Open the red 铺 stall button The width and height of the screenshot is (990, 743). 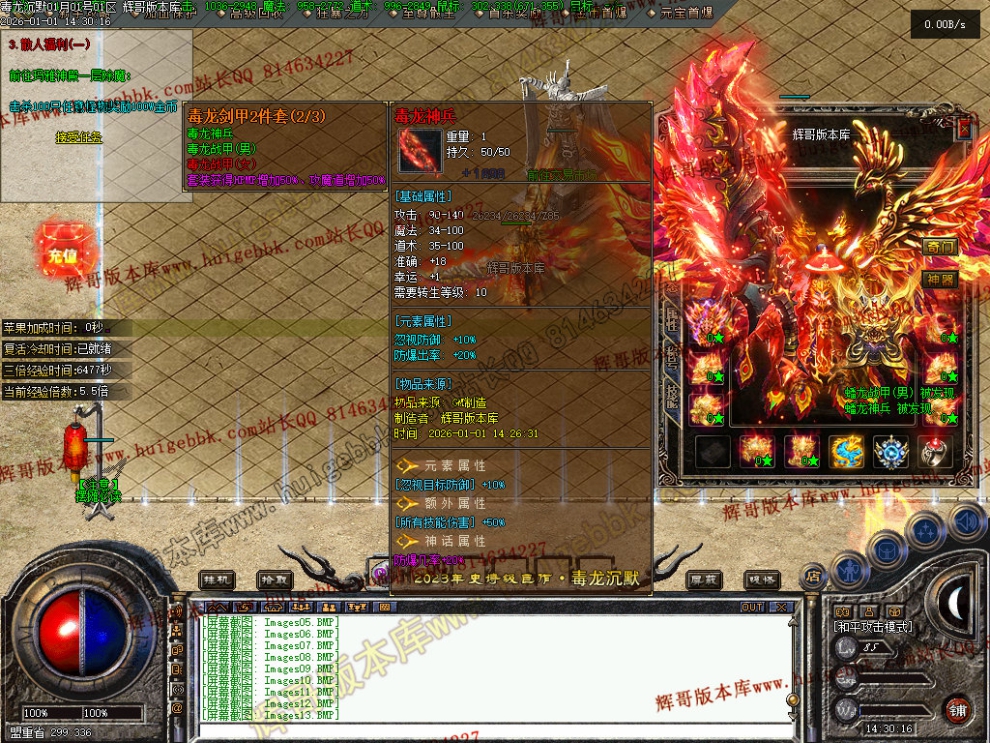click(957, 709)
